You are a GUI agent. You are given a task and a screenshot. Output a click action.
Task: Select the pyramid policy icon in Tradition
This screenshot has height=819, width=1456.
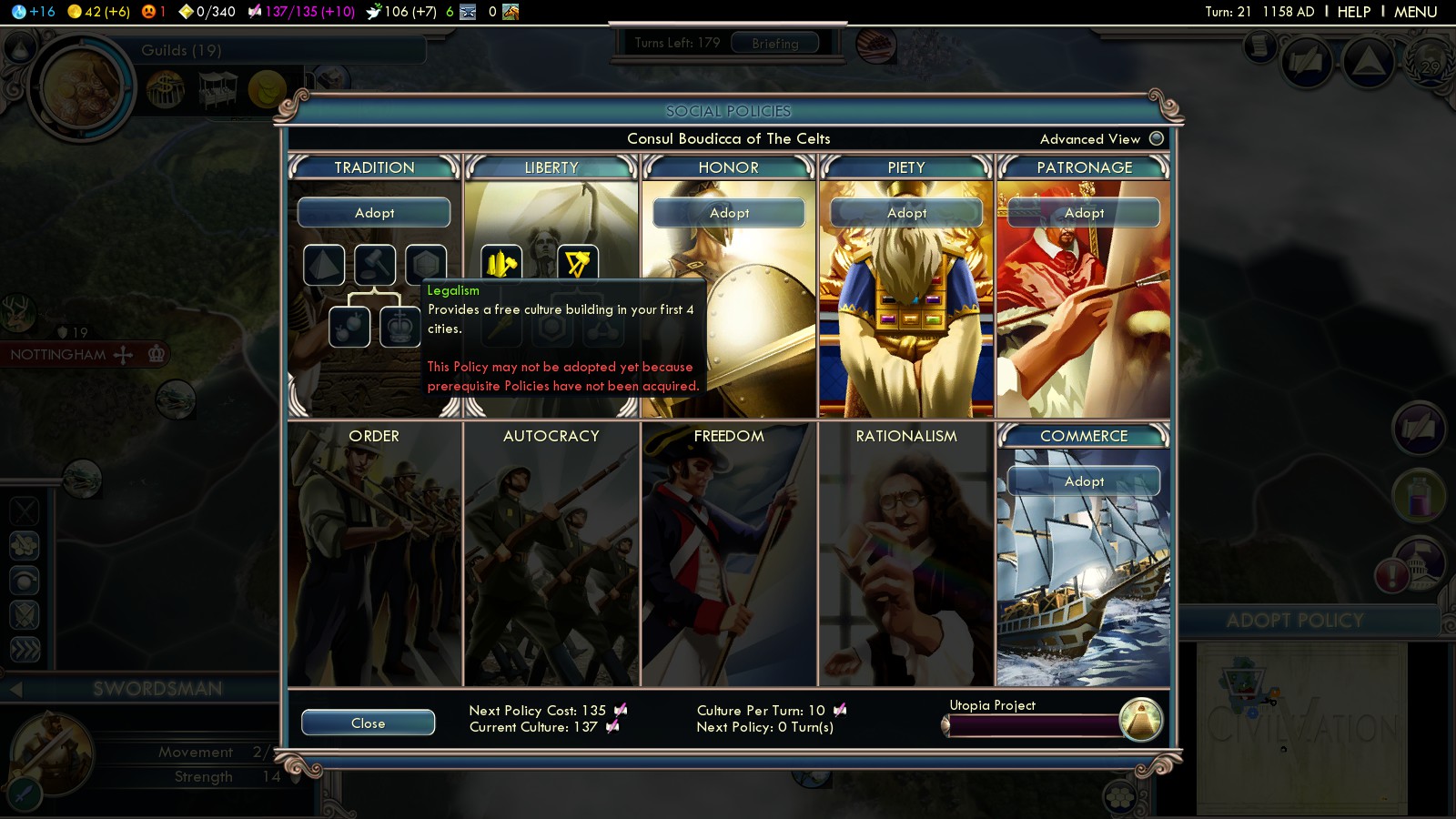coord(324,265)
